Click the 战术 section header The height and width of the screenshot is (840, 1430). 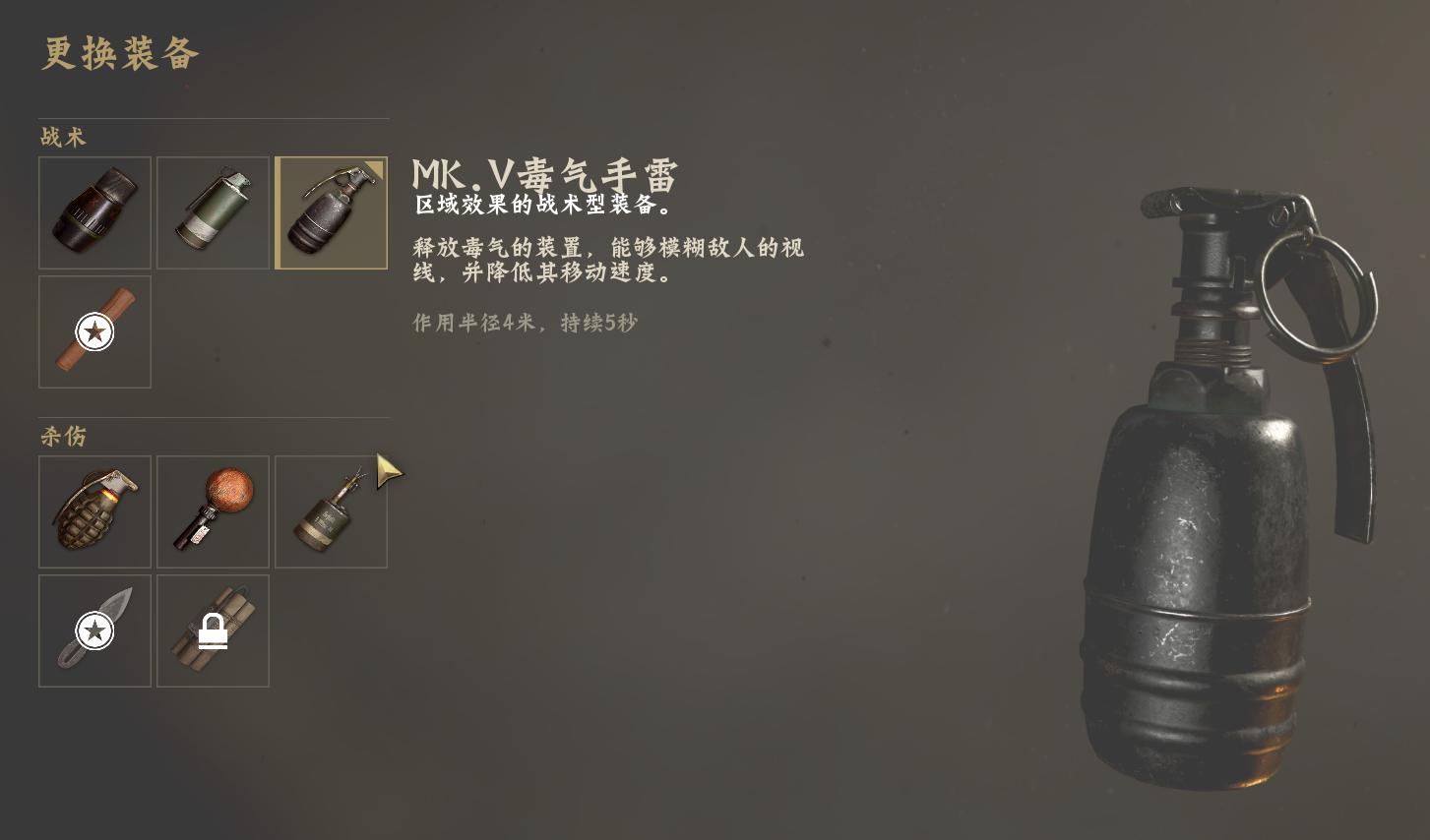(61, 138)
